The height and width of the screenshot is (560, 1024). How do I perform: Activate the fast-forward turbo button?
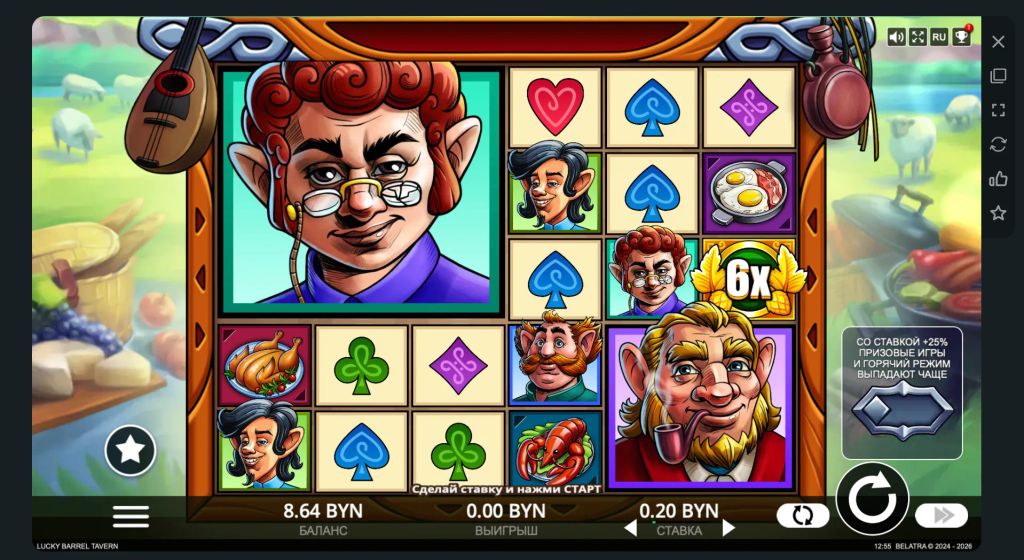coord(941,516)
